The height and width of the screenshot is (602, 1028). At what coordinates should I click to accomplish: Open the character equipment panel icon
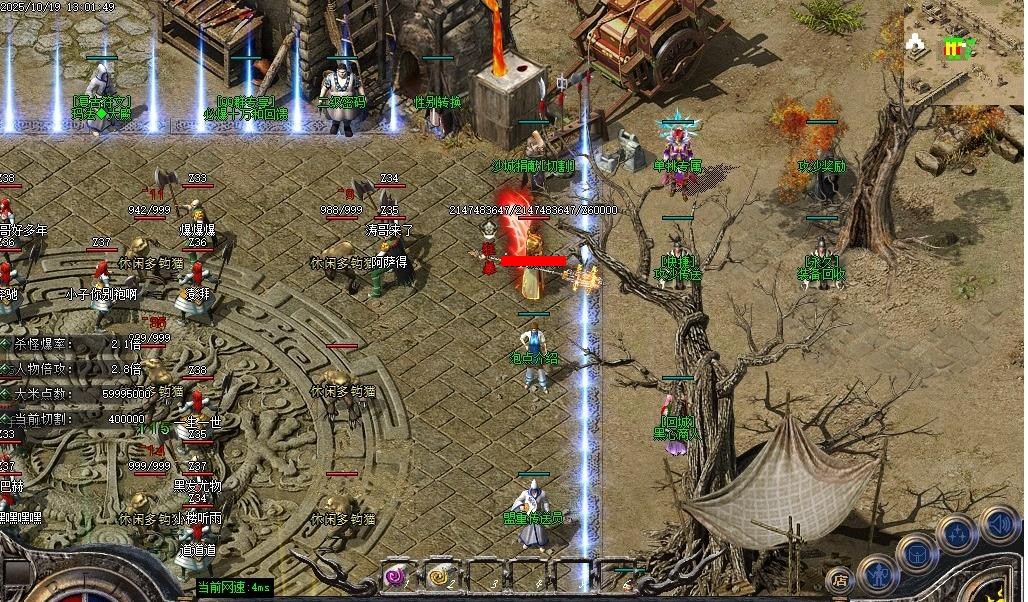tap(878, 573)
